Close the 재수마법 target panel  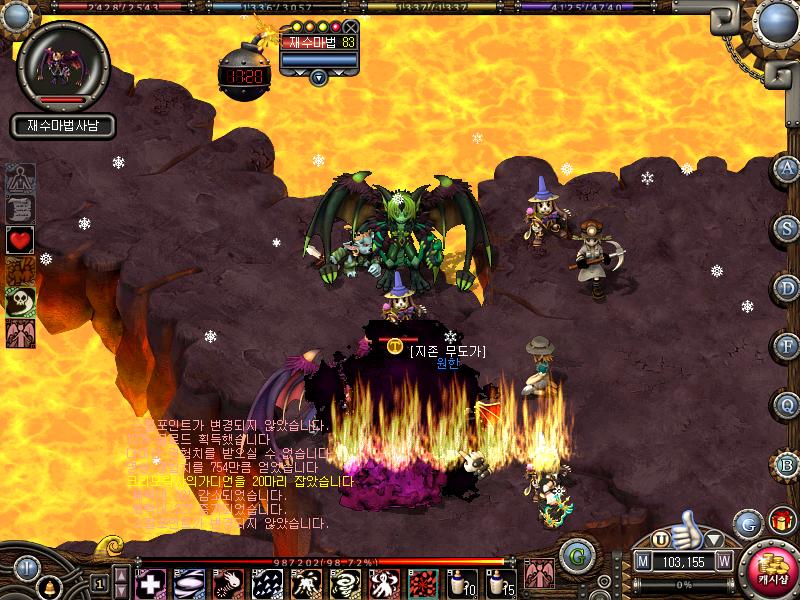351,27
